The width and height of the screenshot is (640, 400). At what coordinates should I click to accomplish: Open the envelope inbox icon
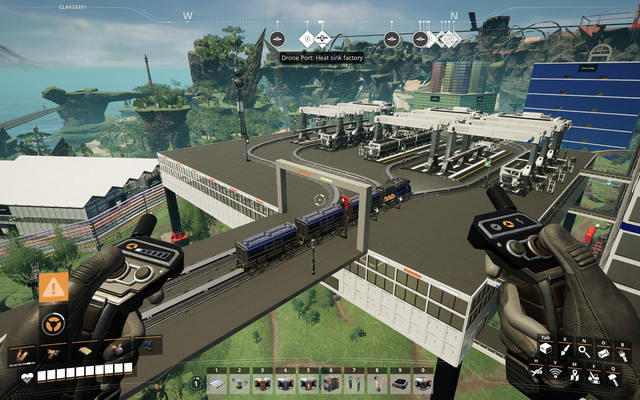pos(603,353)
